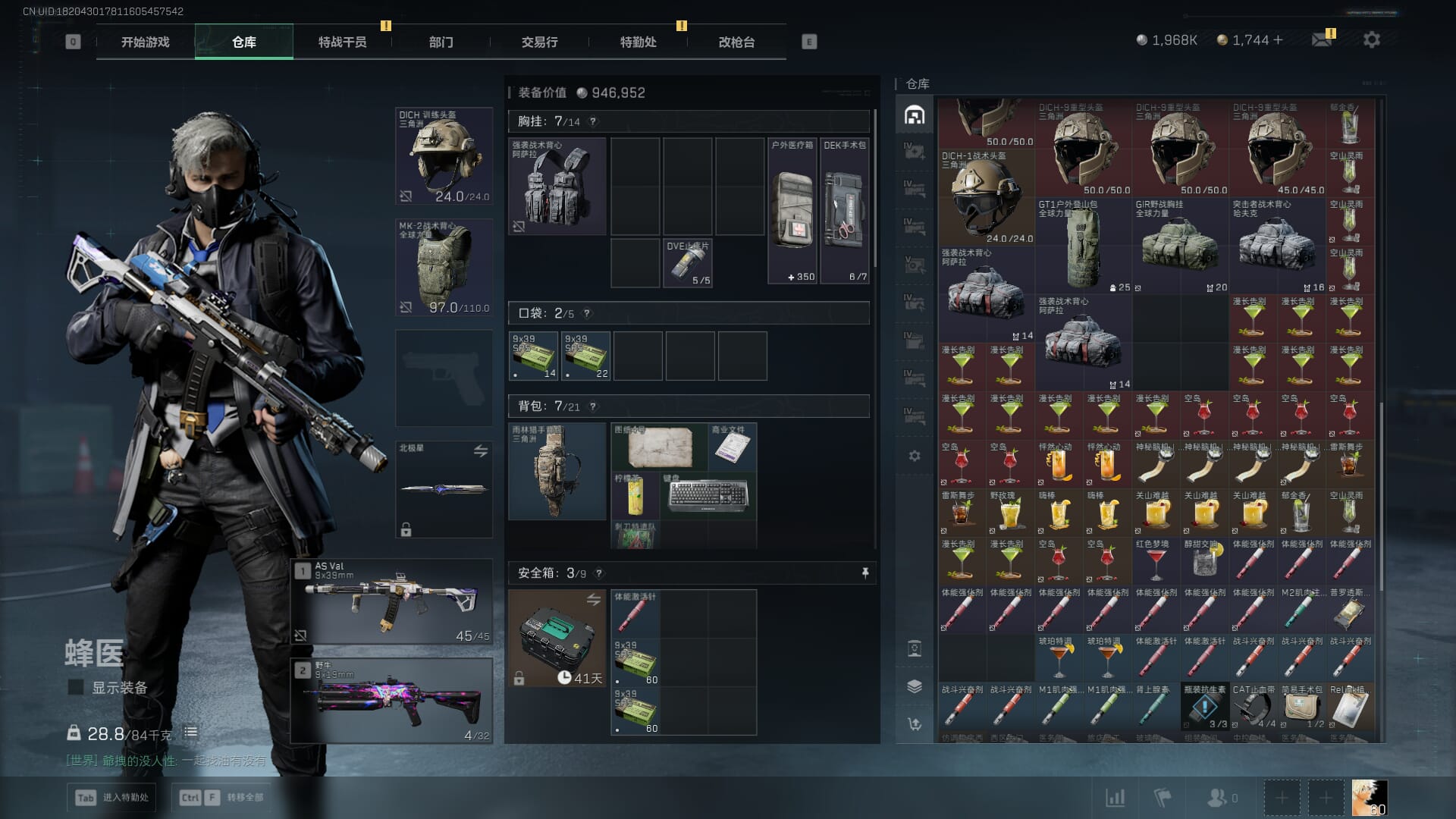This screenshot has height=819, width=1456.
Task: Switch to the 改枪台 tab
Action: [x=736, y=42]
